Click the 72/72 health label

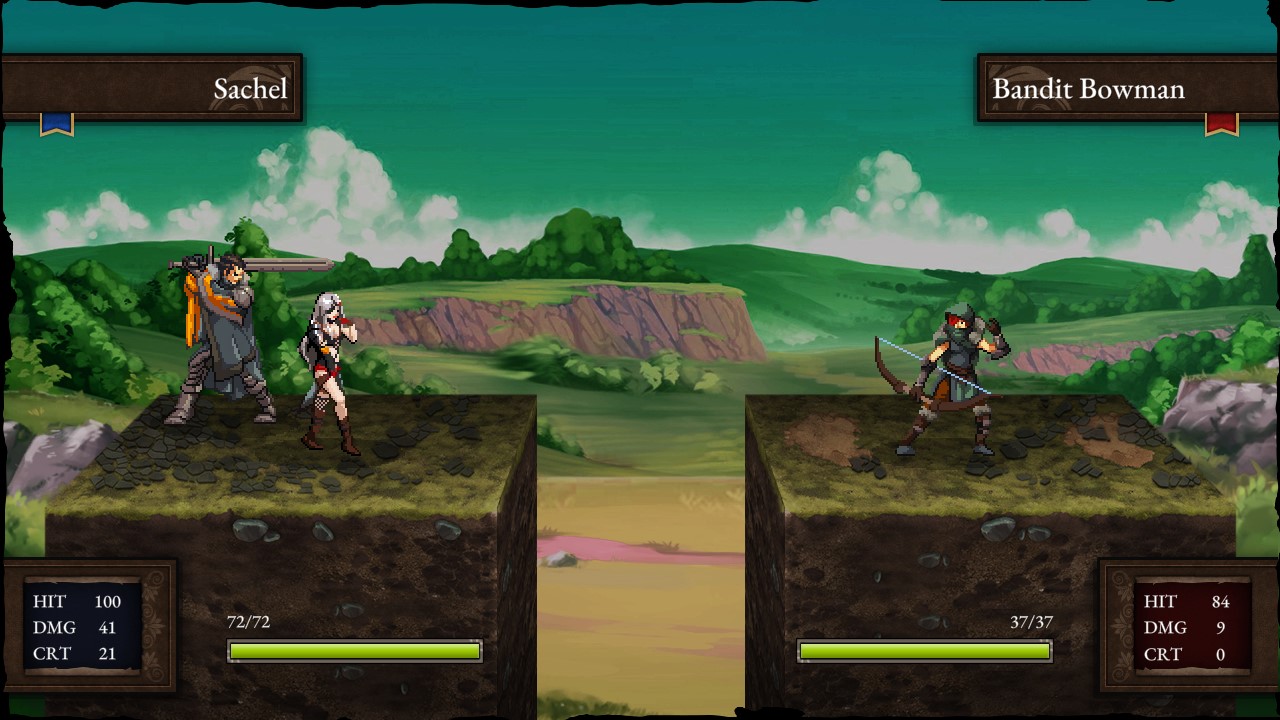(x=250, y=620)
